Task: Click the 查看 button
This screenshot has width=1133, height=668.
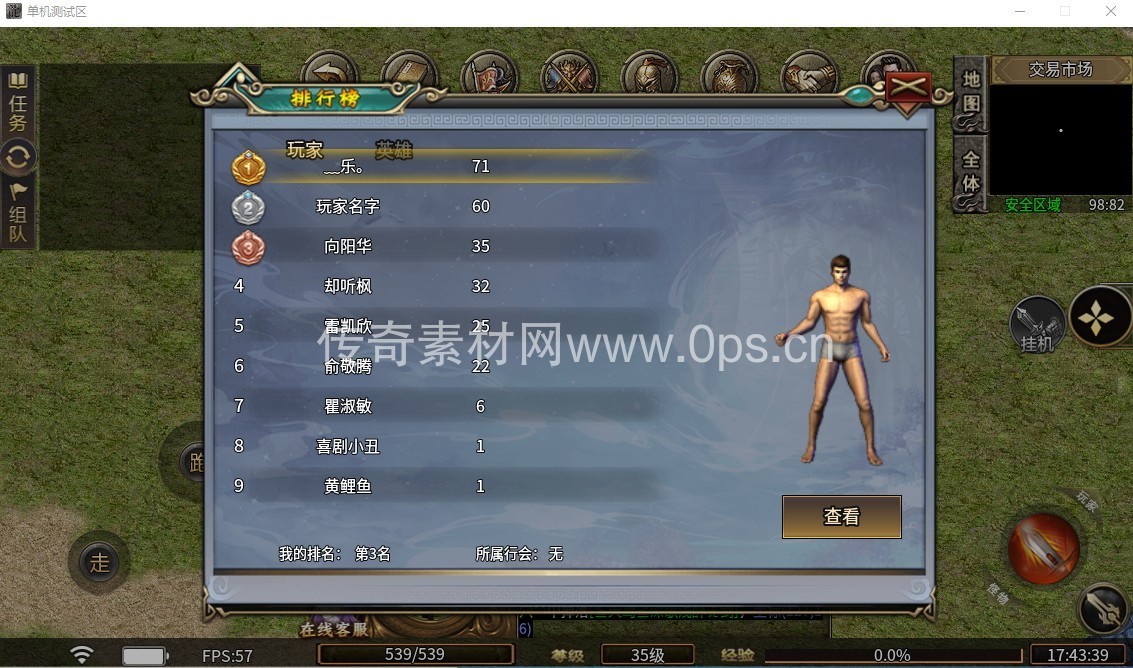Action: coord(841,517)
